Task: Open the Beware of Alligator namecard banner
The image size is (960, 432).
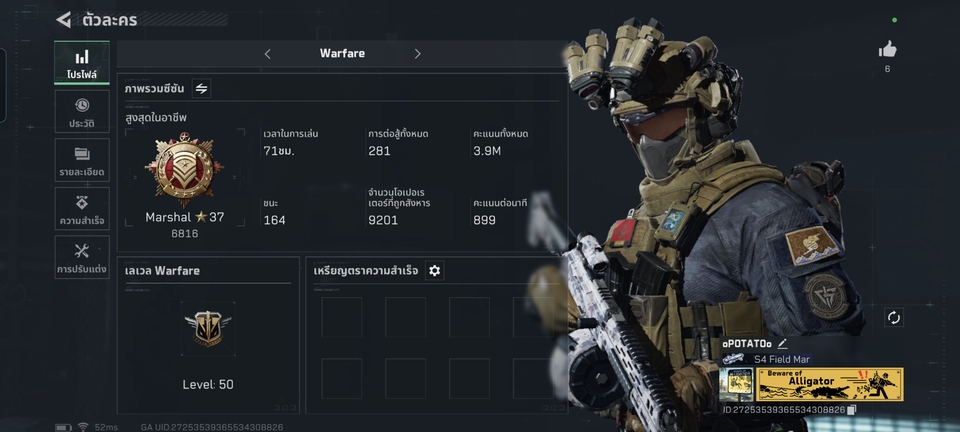Action: point(829,385)
